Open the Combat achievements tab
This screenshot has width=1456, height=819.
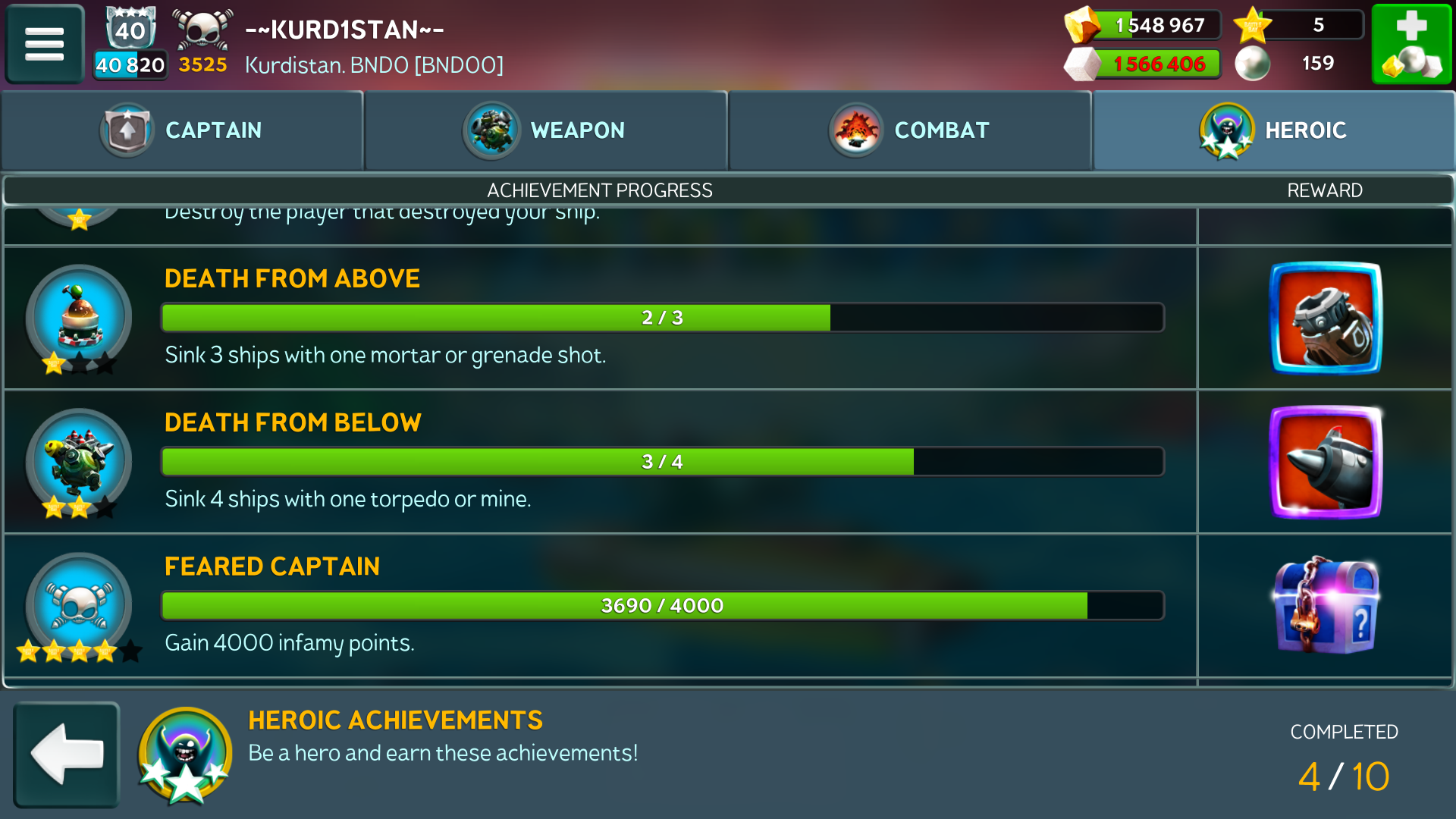(x=910, y=130)
